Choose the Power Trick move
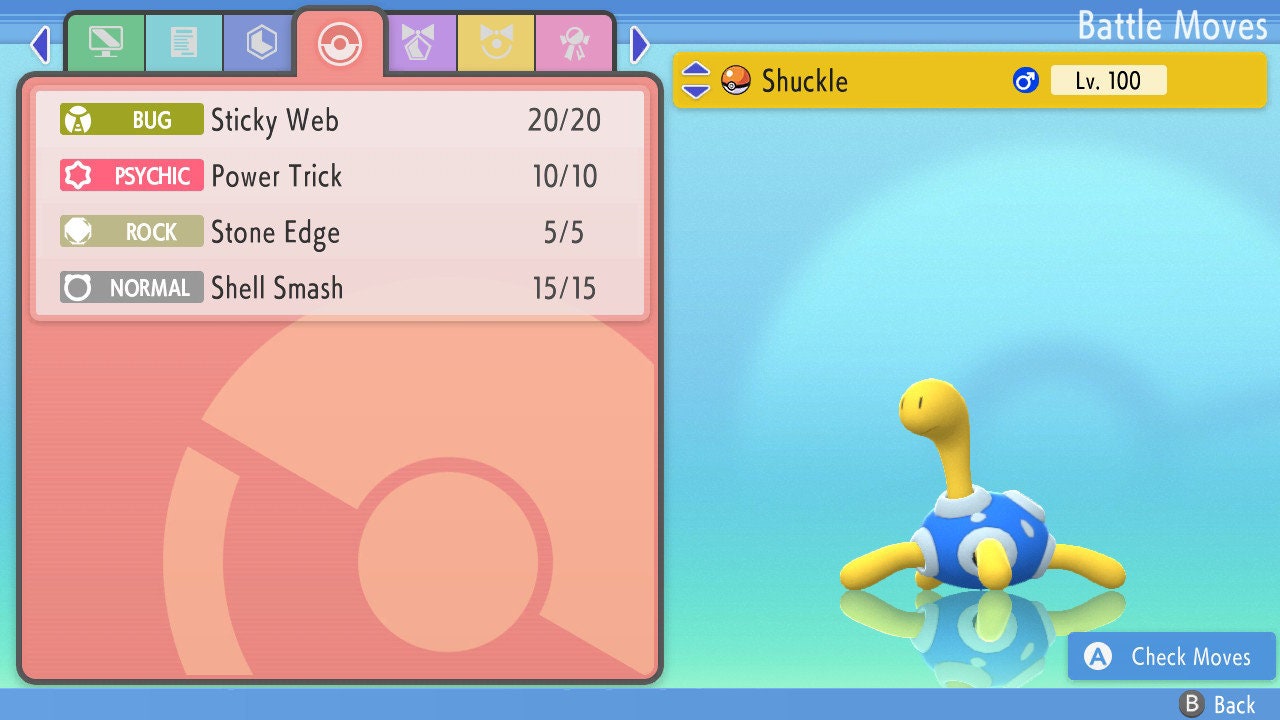This screenshot has height=720, width=1280. [x=340, y=177]
